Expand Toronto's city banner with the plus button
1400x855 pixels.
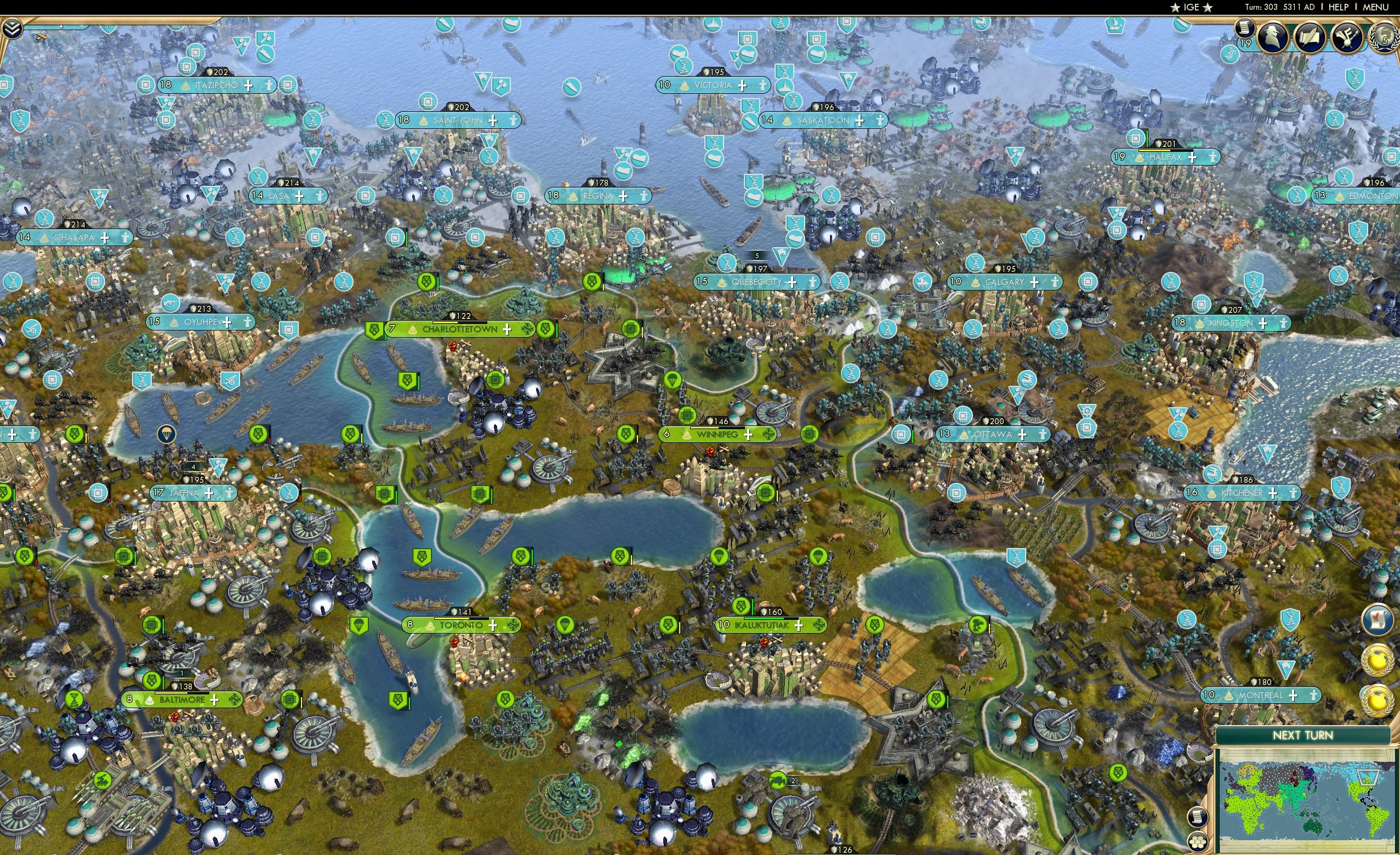(493, 625)
